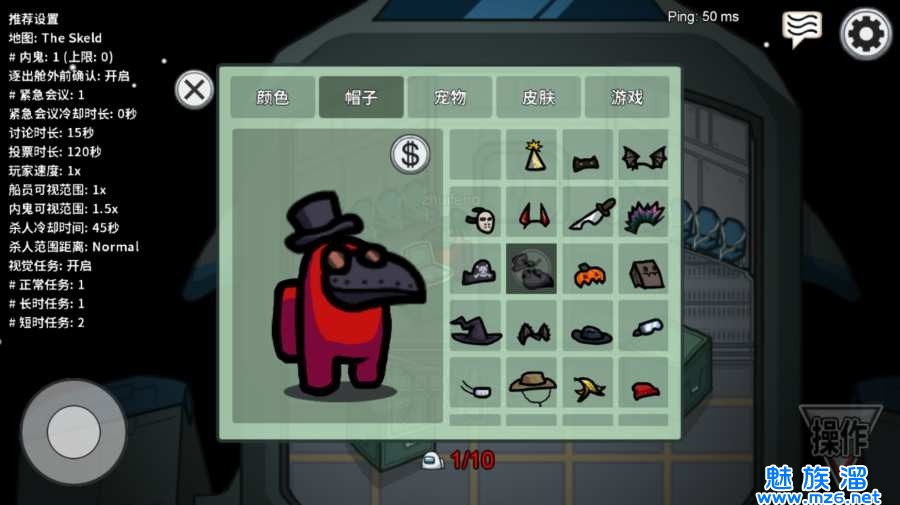This screenshot has width=900, height=505.
Task: Choose the knife hat
Action: click(x=588, y=213)
